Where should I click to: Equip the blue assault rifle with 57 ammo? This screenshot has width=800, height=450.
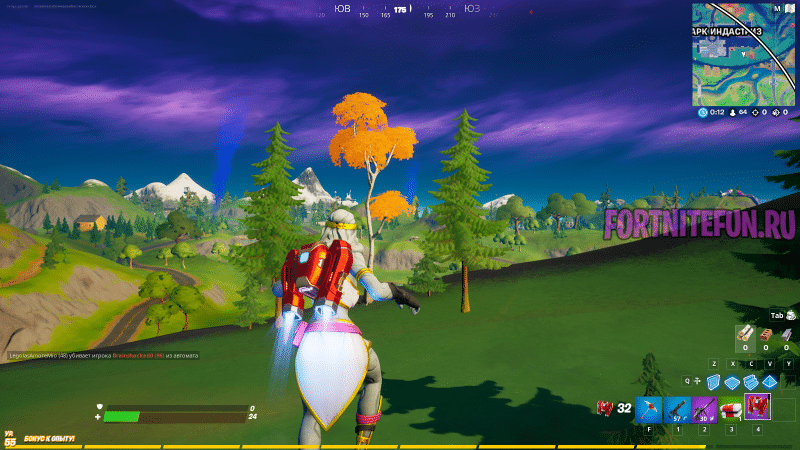677,408
